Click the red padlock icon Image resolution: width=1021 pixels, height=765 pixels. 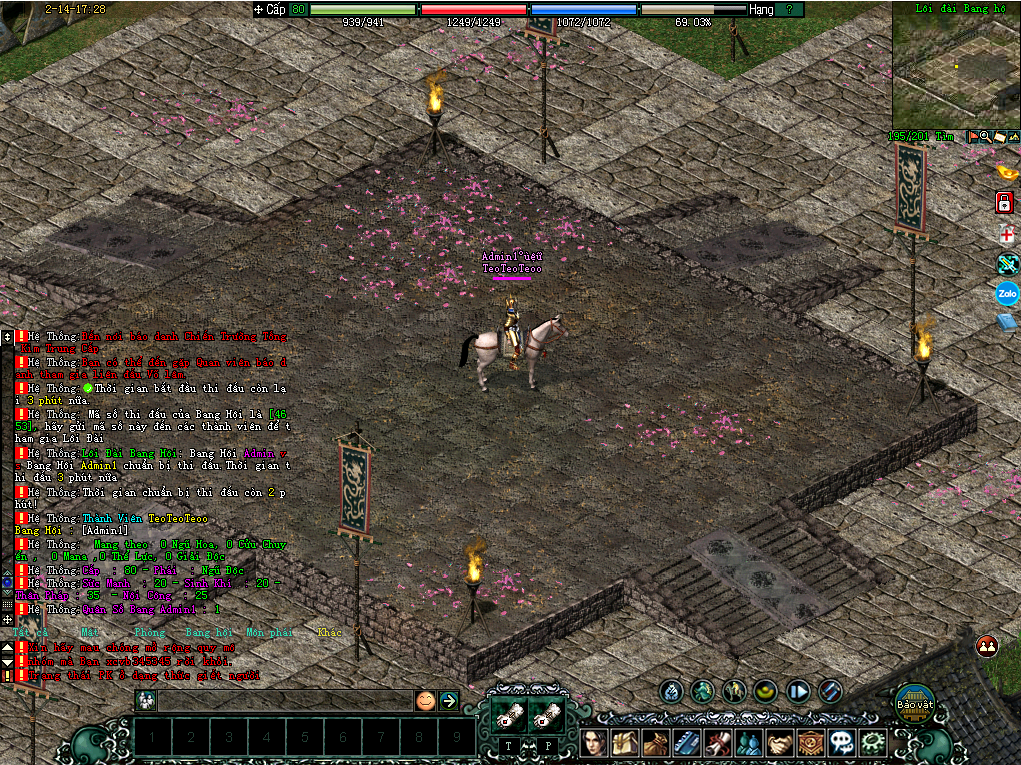pos(1005,203)
